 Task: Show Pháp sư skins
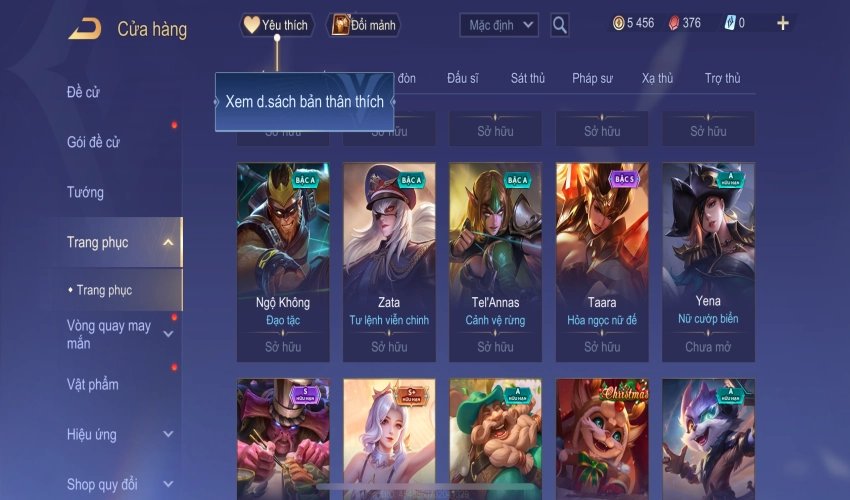(x=592, y=78)
